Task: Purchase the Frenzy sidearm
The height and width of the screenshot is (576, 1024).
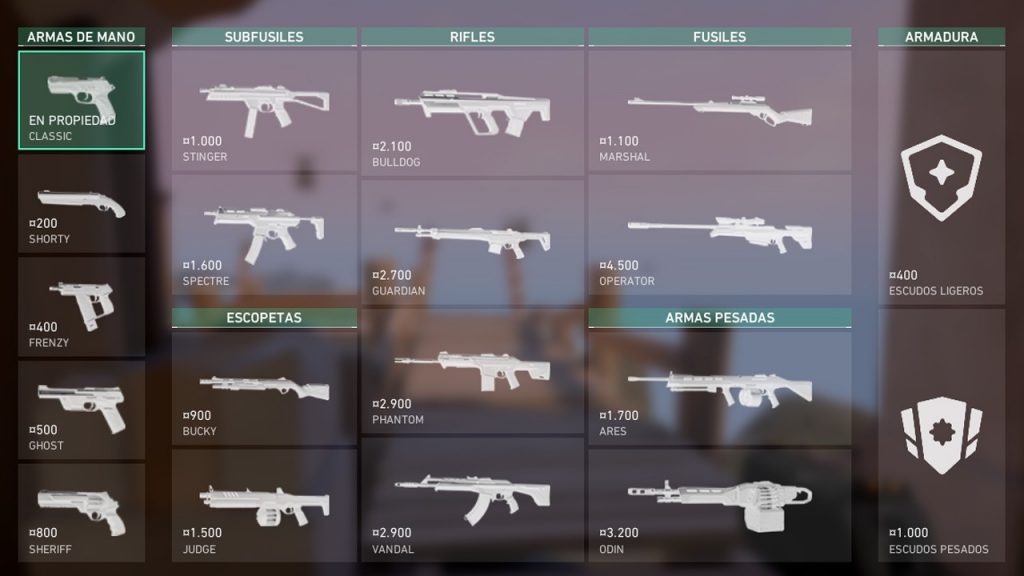Action: click(x=81, y=307)
